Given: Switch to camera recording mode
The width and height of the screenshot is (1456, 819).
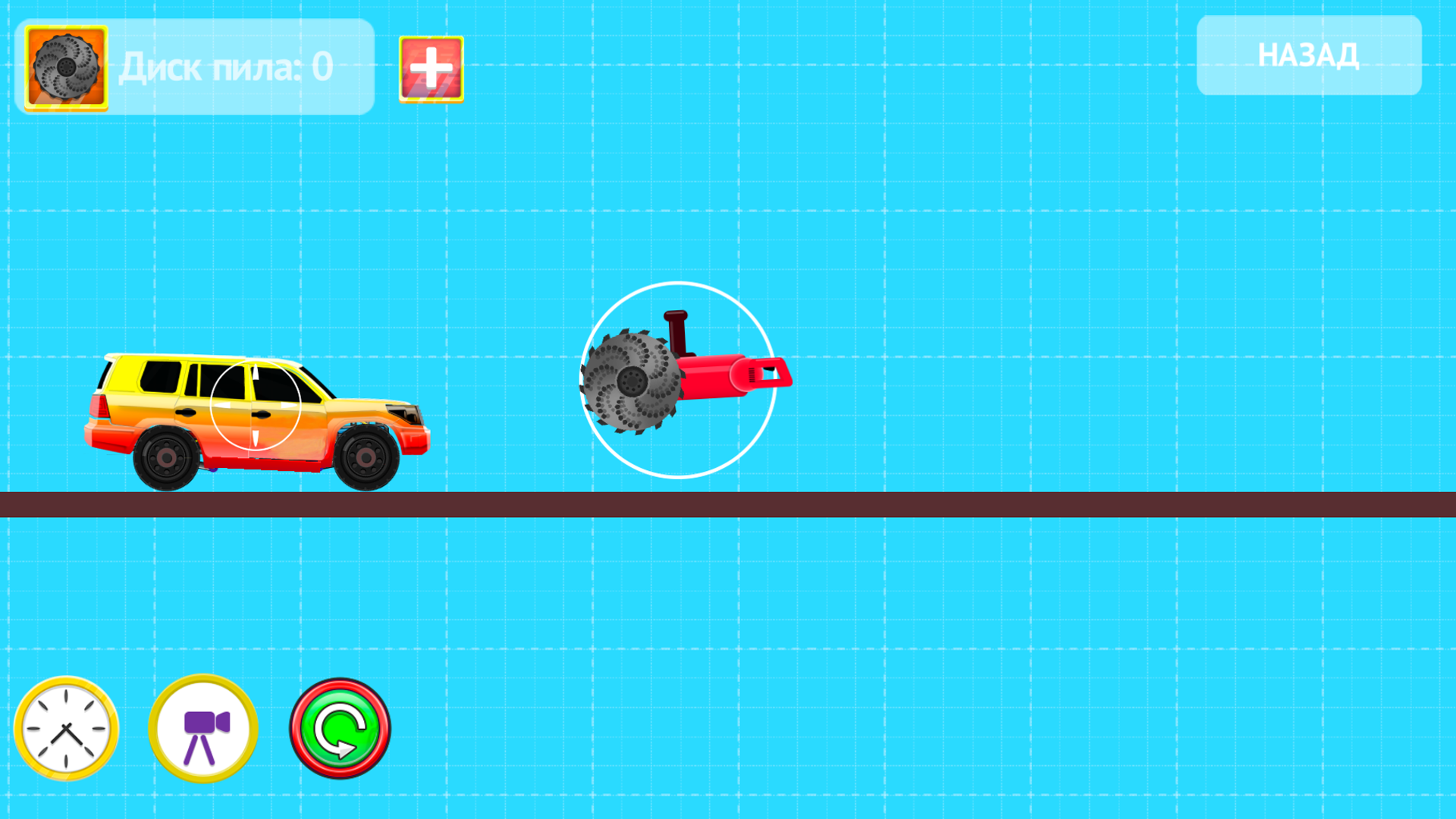Looking at the screenshot, I should point(202,726).
